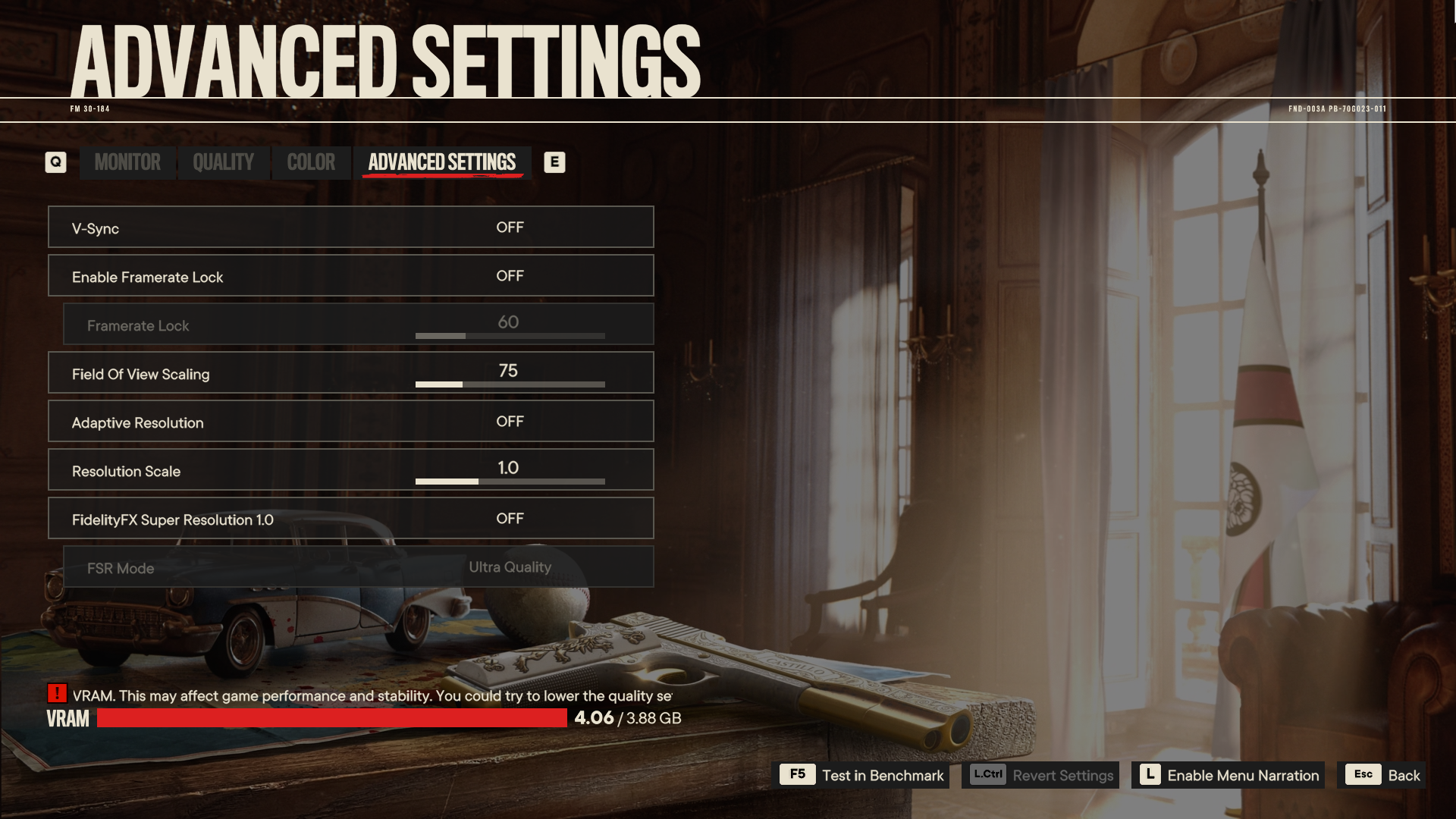Click Test in Benchmark button

point(864,775)
